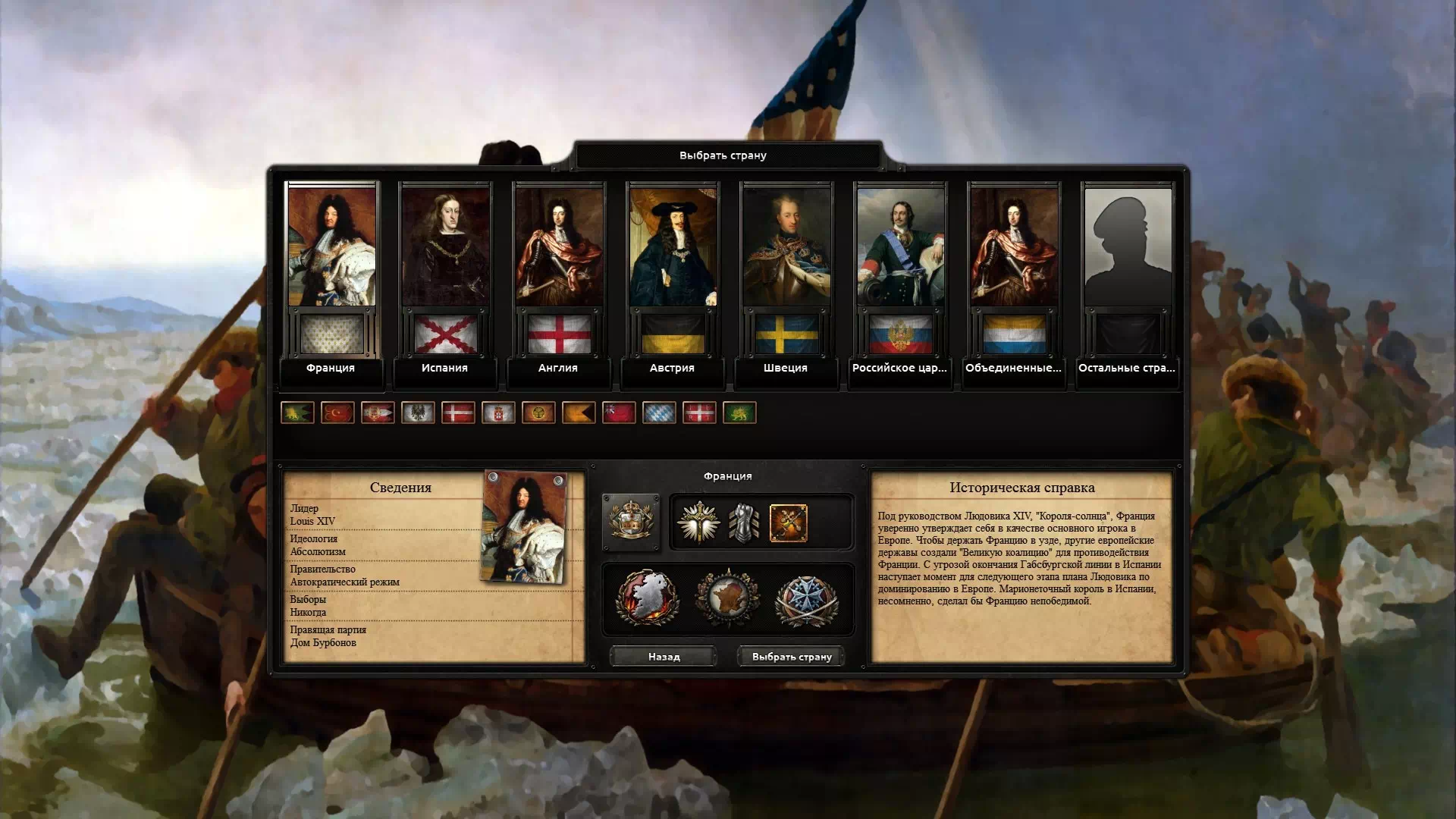Select the Ottoman crescent flag

pyautogui.click(x=337, y=413)
